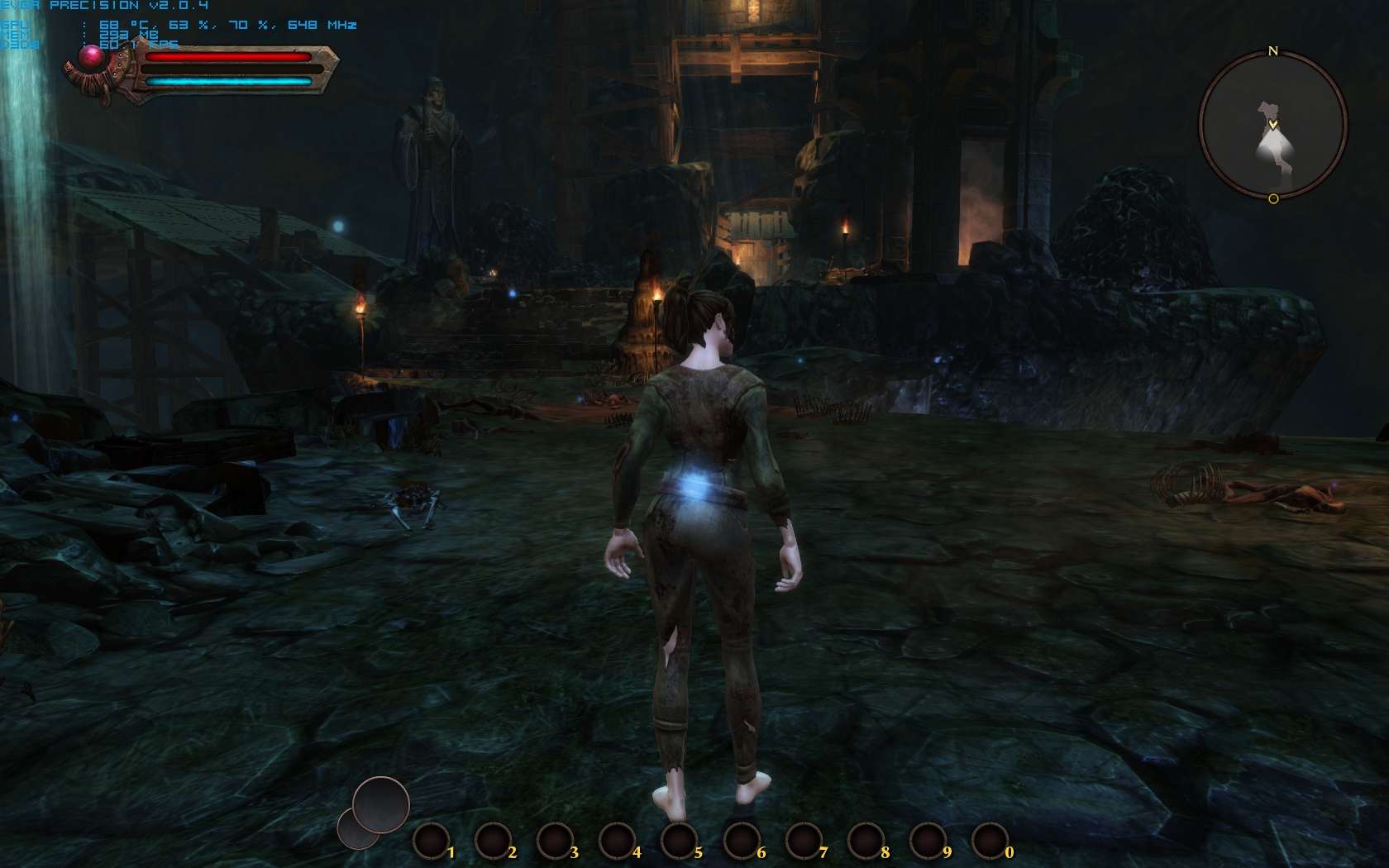The height and width of the screenshot is (868, 1389).
Task: Select hotbar slot number 4
Action: coord(617,842)
